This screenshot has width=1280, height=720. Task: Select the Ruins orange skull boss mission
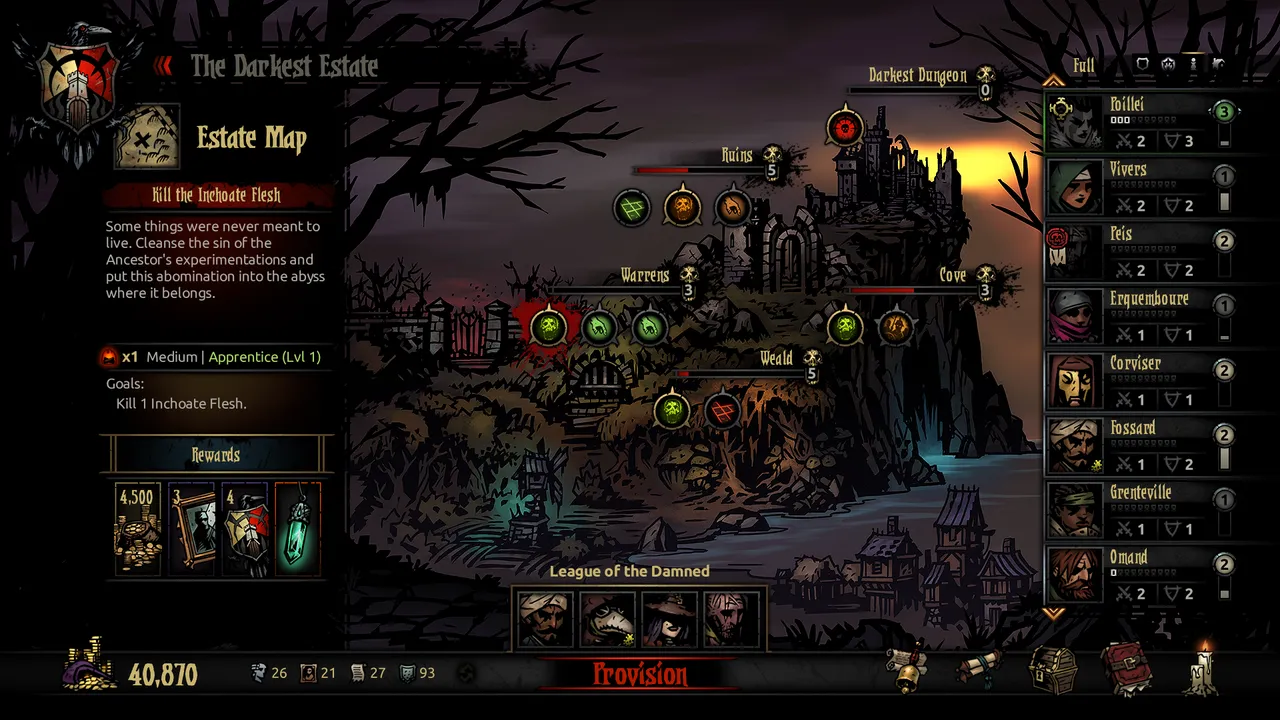pyautogui.click(x=682, y=208)
